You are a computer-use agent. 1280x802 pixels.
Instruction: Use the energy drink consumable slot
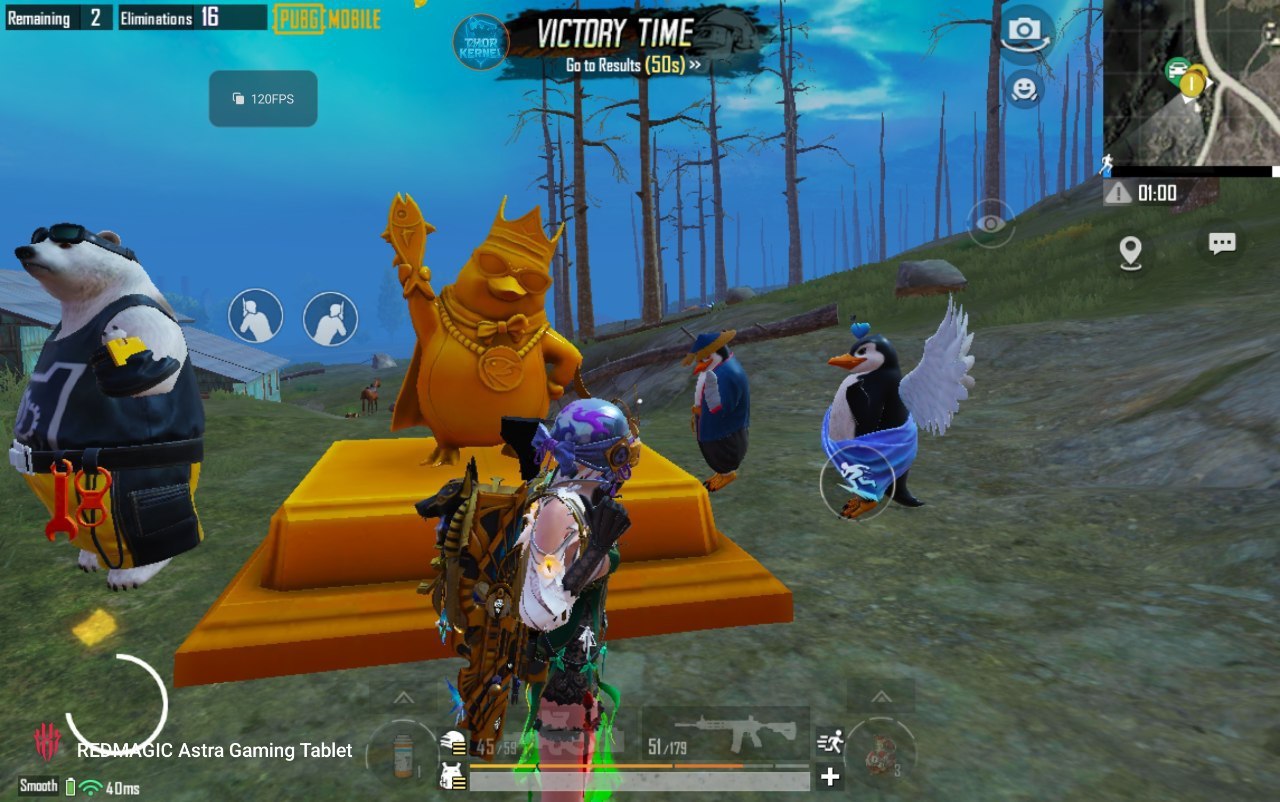402,754
